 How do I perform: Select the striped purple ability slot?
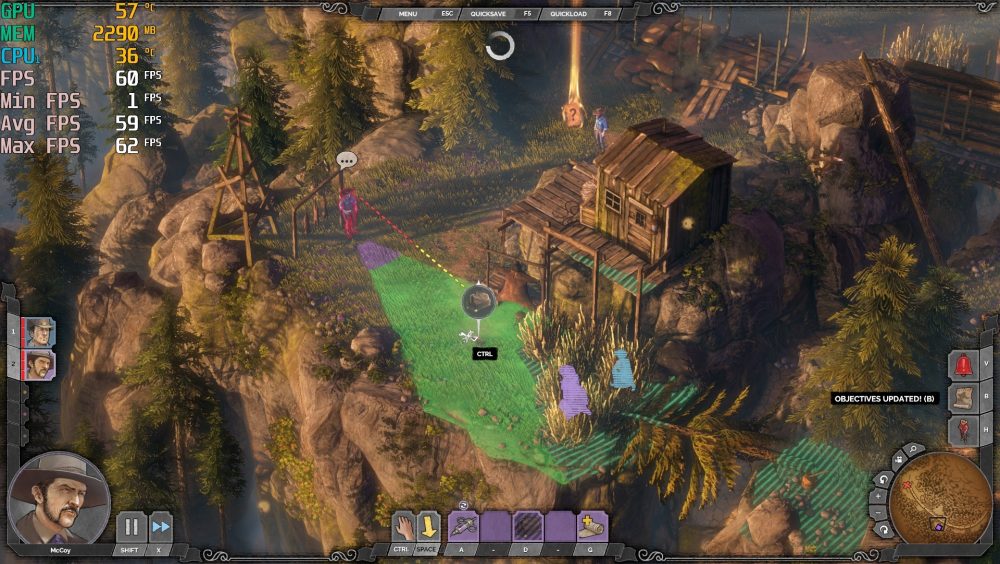pos(527,526)
